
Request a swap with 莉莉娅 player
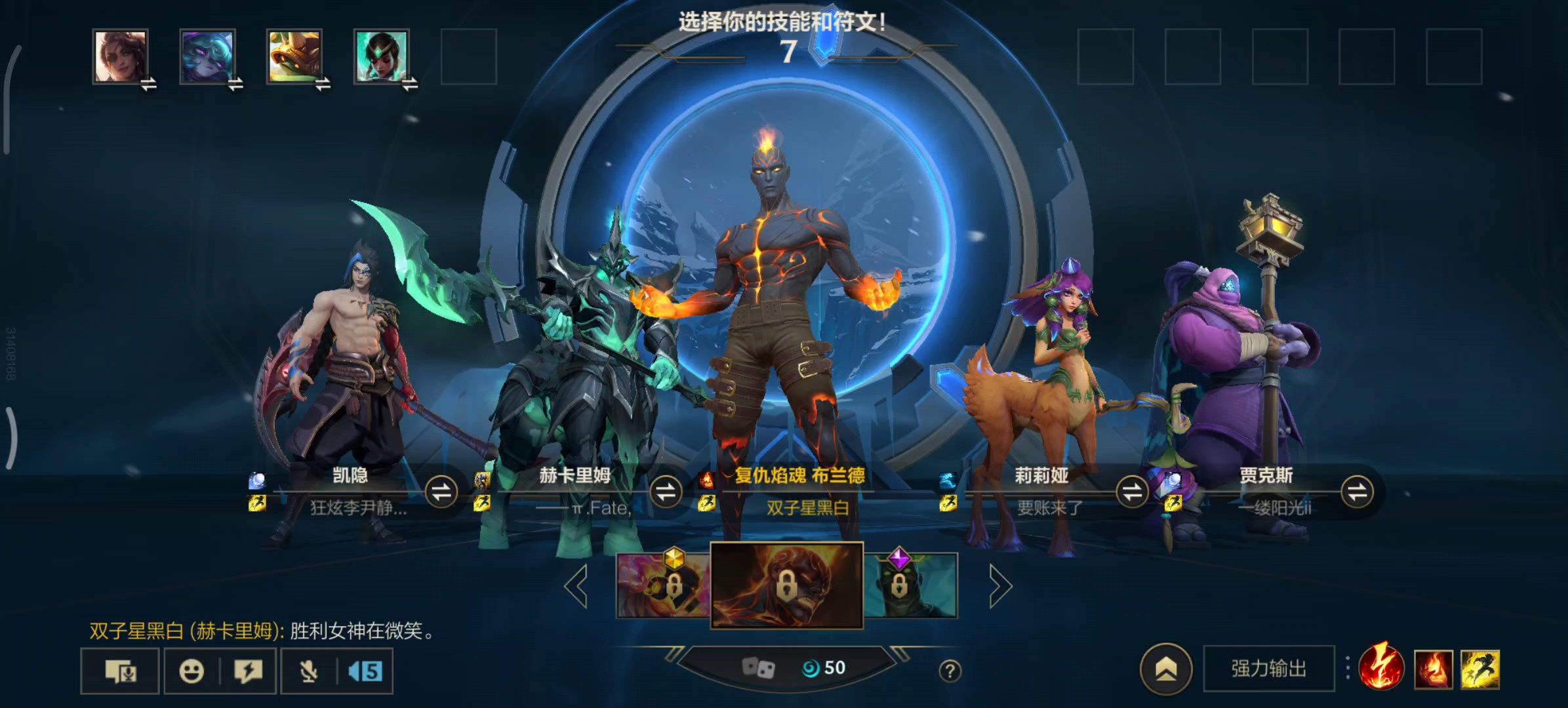click(x=1132, y=492)
